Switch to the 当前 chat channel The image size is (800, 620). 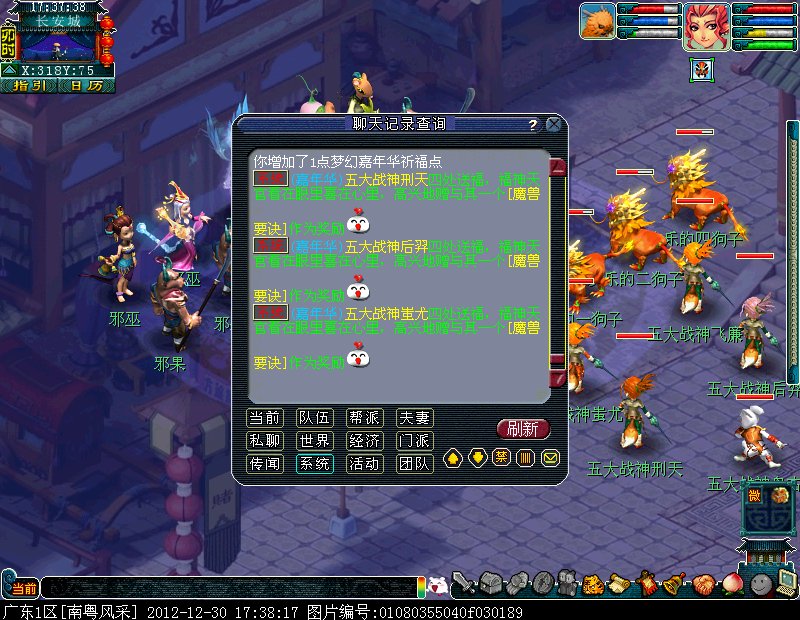(265, 418)
